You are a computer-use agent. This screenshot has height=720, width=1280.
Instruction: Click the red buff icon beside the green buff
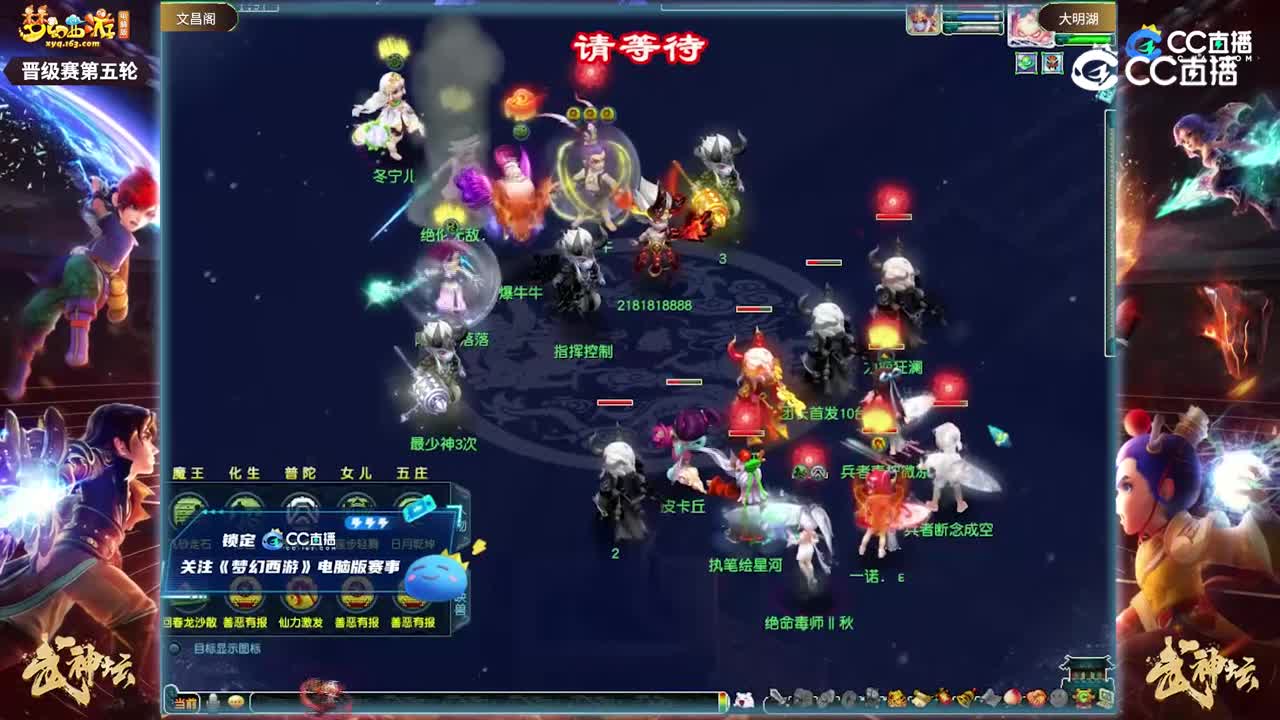pos(1052,63)
